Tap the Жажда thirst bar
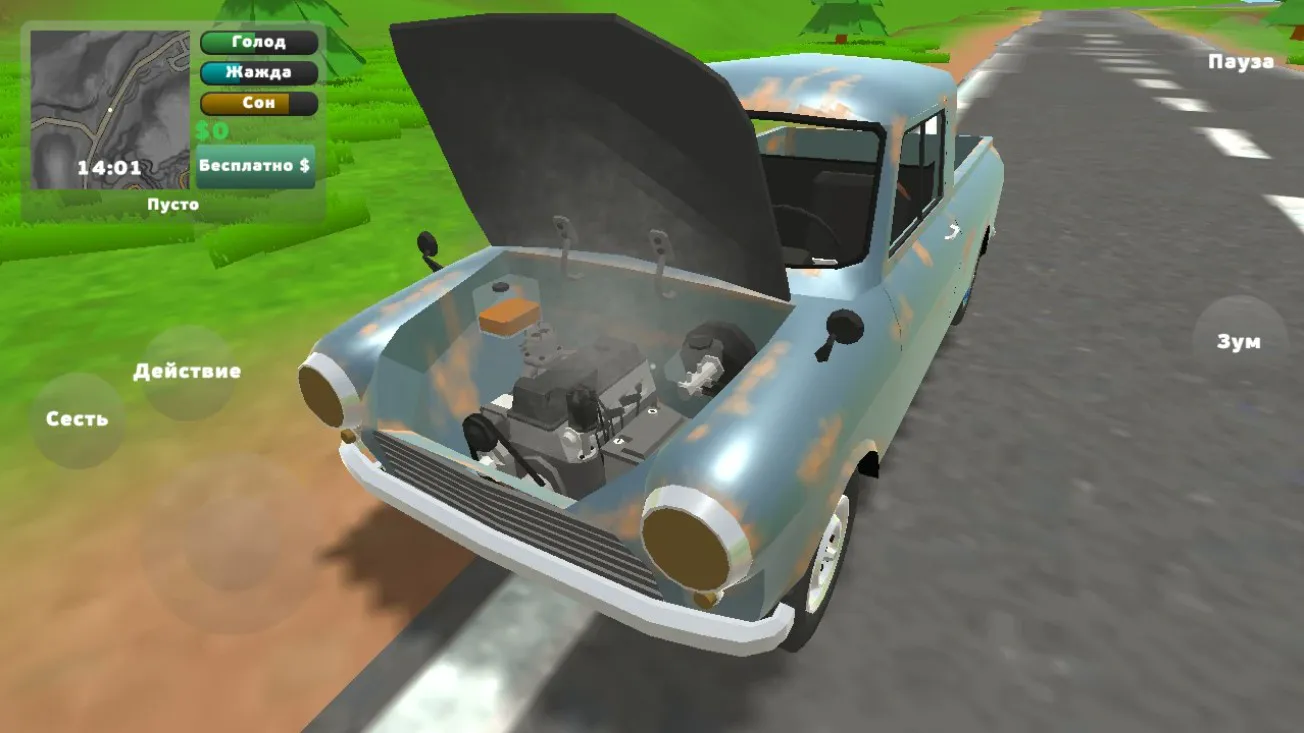This screenshot has height=733, width=1304. point(258,72)
